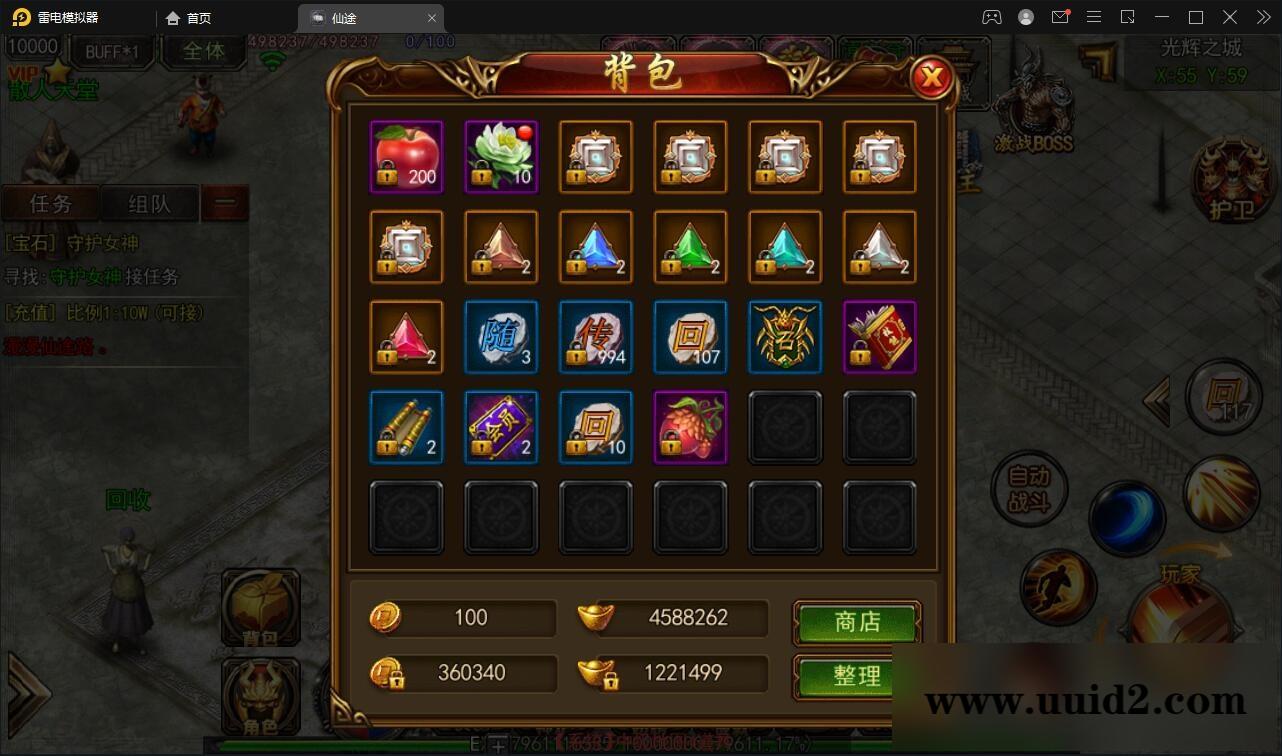Screen dimensions: 1282x756
Task: Click BUFF*1 to toggle buffs
Action: coord(113,52)
